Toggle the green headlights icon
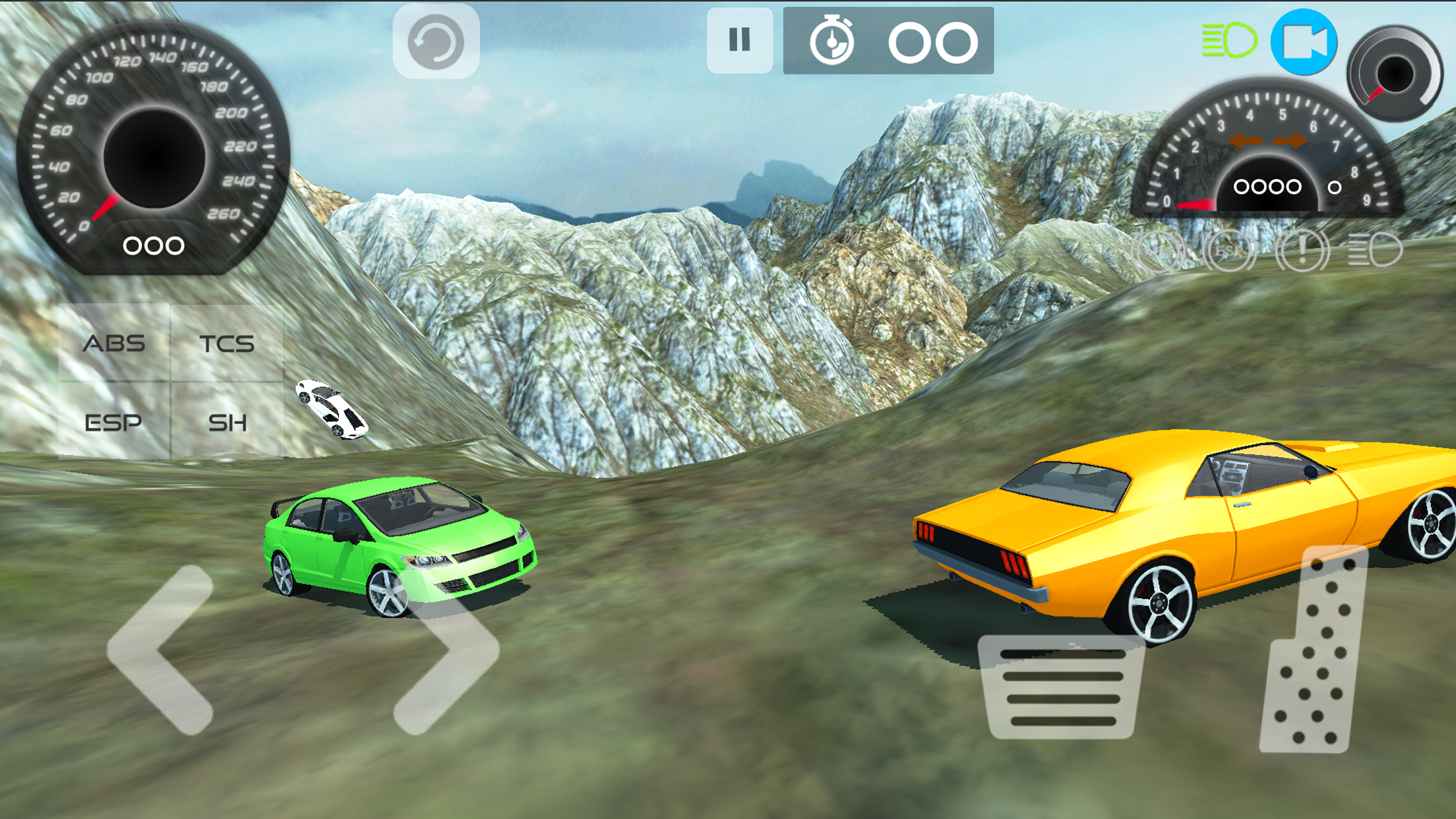1456x819 pixels. coord(1228,41)
